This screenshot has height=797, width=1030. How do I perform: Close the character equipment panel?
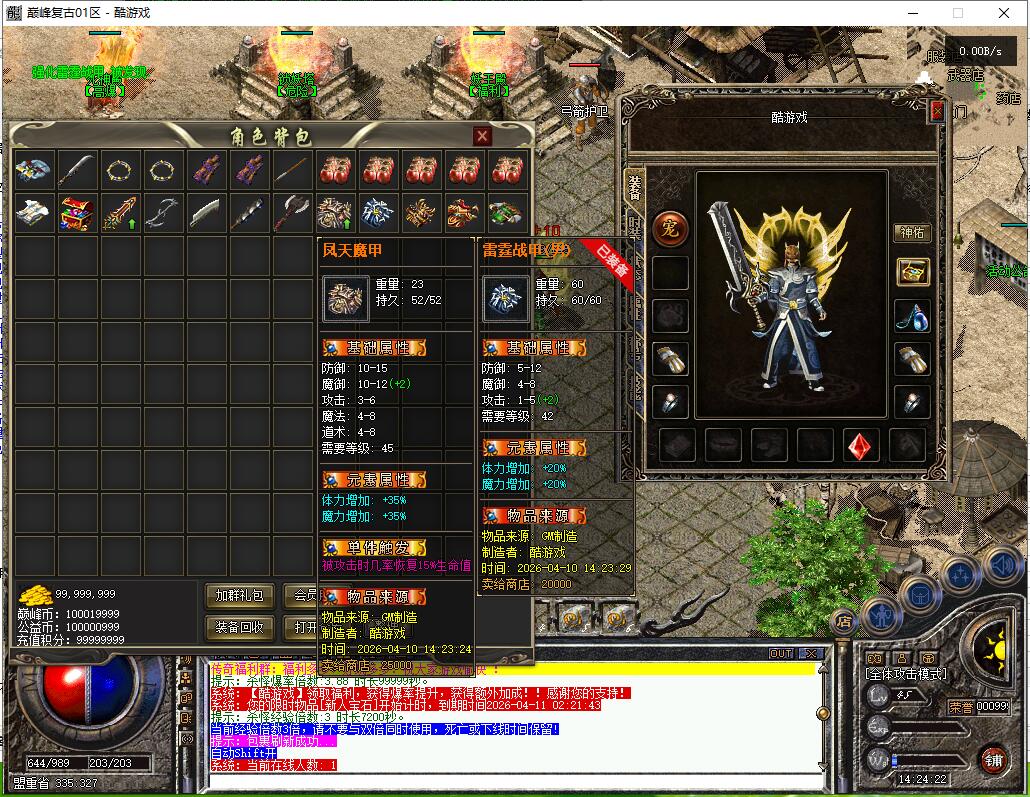coord(937,112)
